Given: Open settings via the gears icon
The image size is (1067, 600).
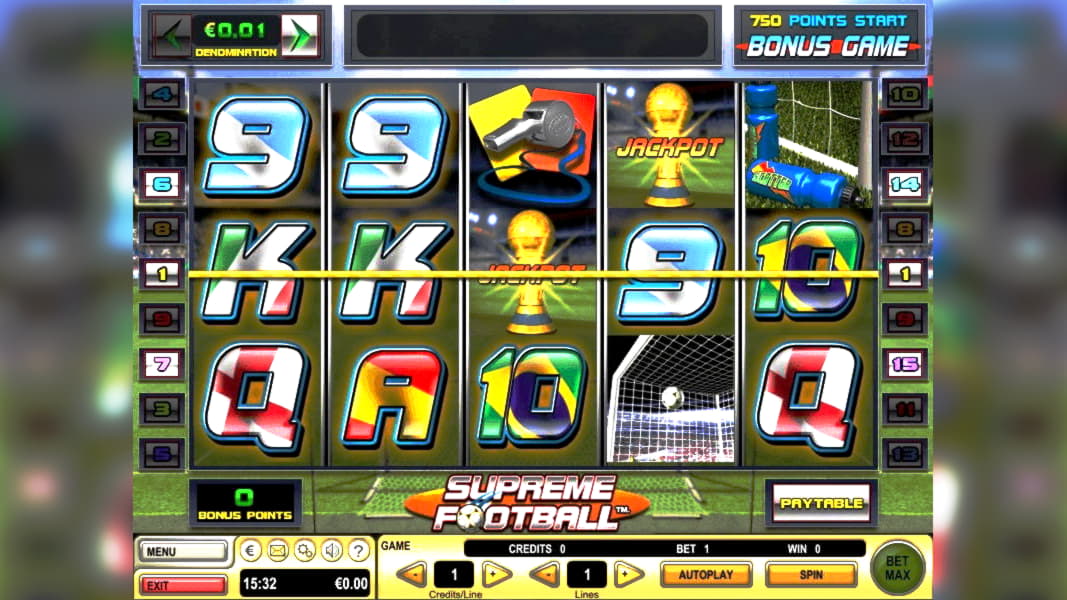Looking at the screenshot, I should (x=305, y=550).
